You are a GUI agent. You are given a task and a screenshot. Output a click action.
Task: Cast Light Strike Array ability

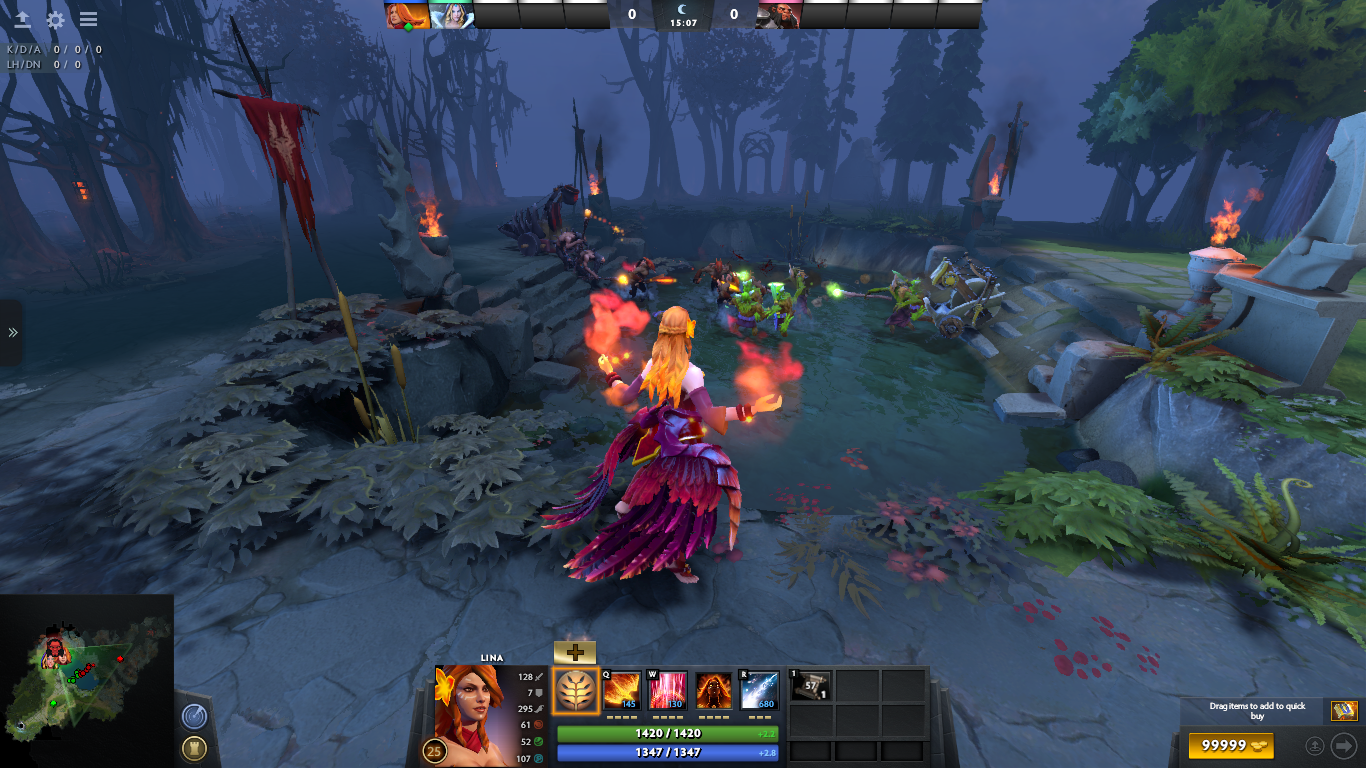668,691
